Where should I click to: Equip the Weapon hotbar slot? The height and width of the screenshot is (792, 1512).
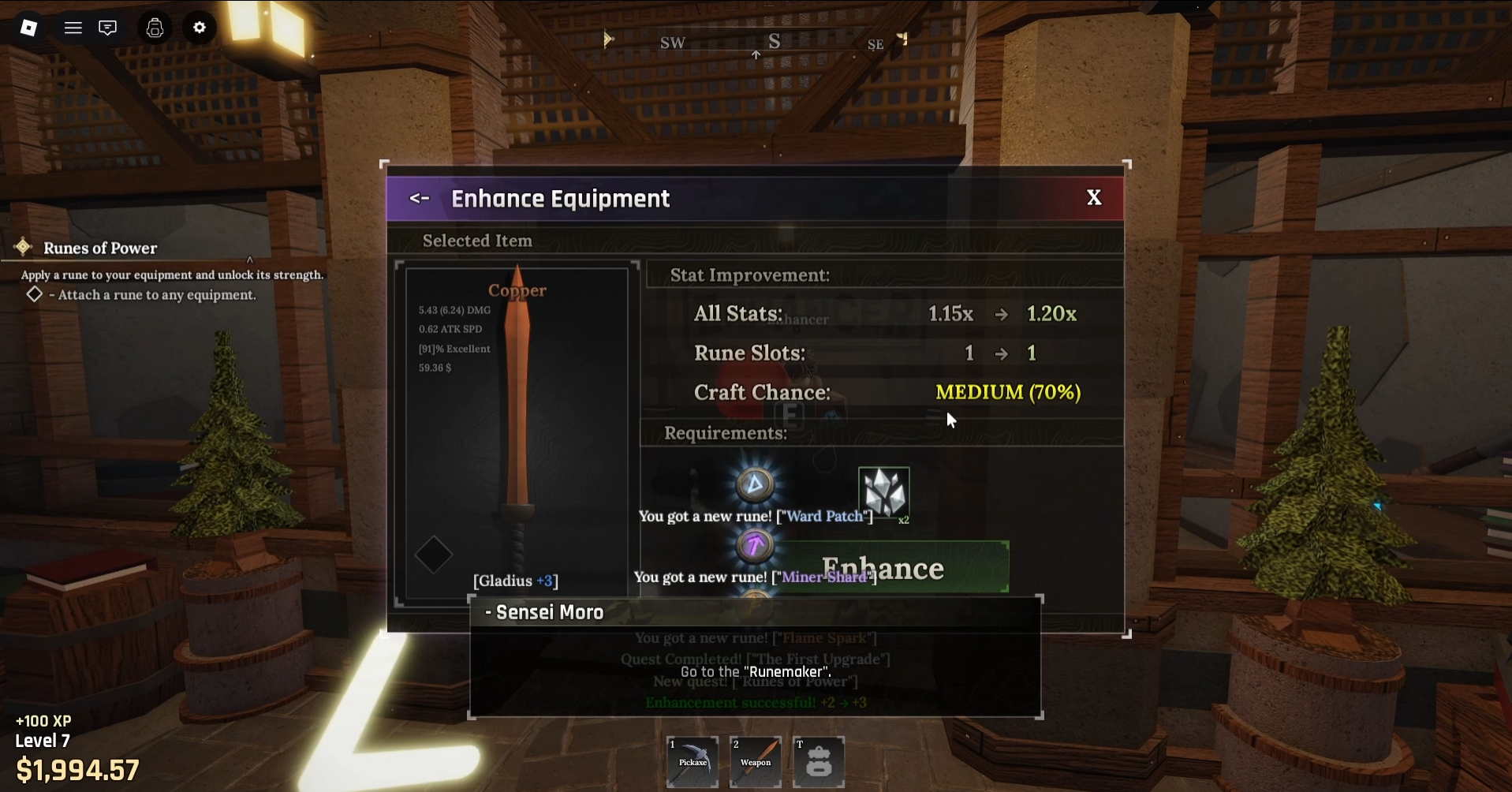(756, 761)
